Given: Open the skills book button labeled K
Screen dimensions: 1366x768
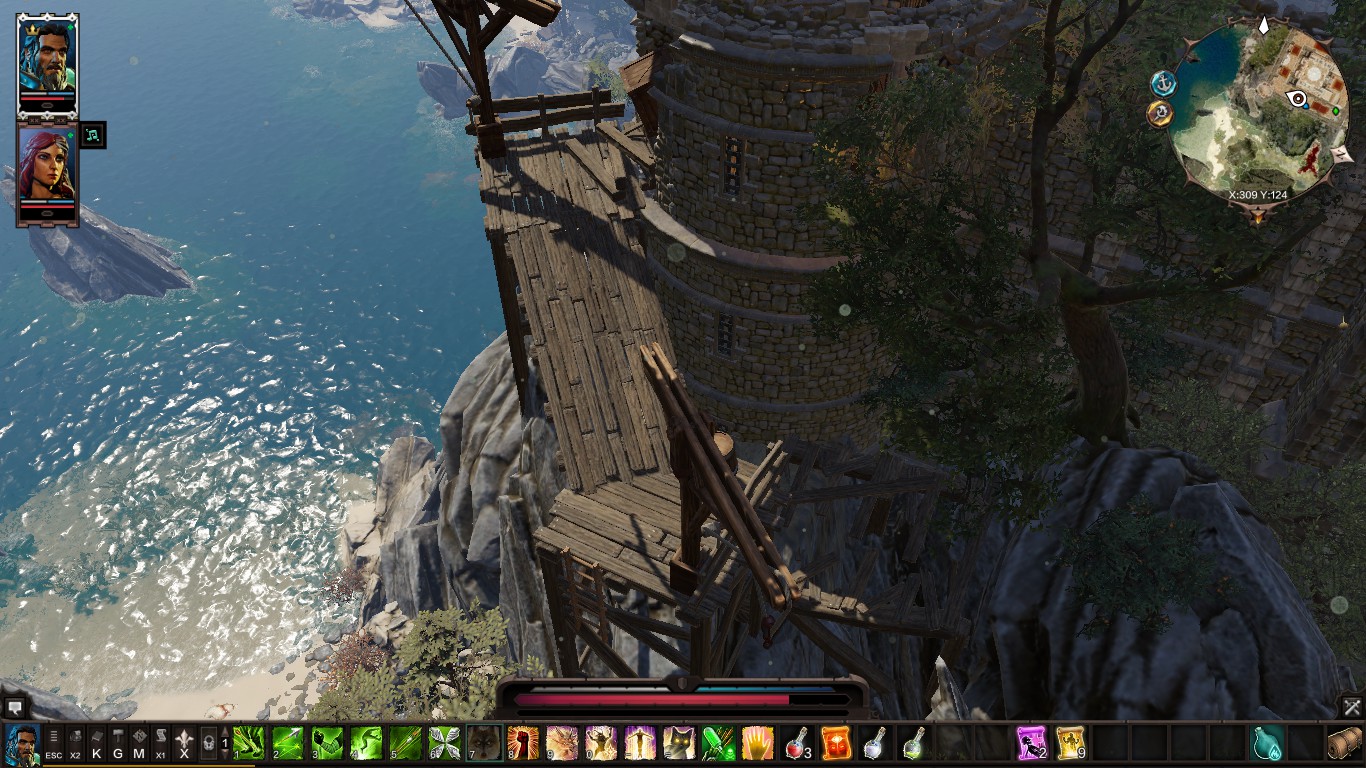Looking at the screenshot, I should [x=96, y=744].
